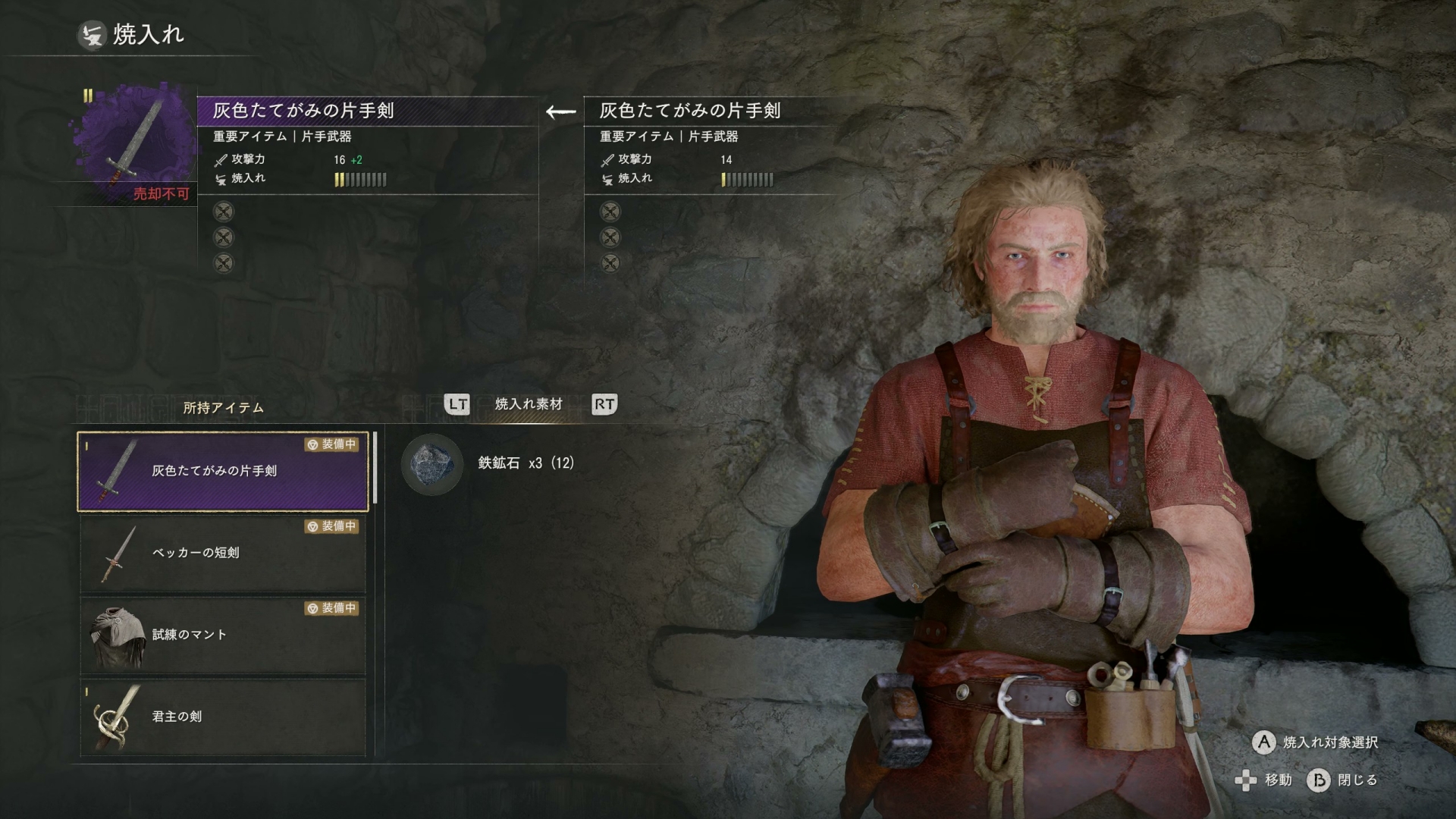Select 灰色たてがみの片手剣 in the item list
1456x819 pixels.
(223, 471)
